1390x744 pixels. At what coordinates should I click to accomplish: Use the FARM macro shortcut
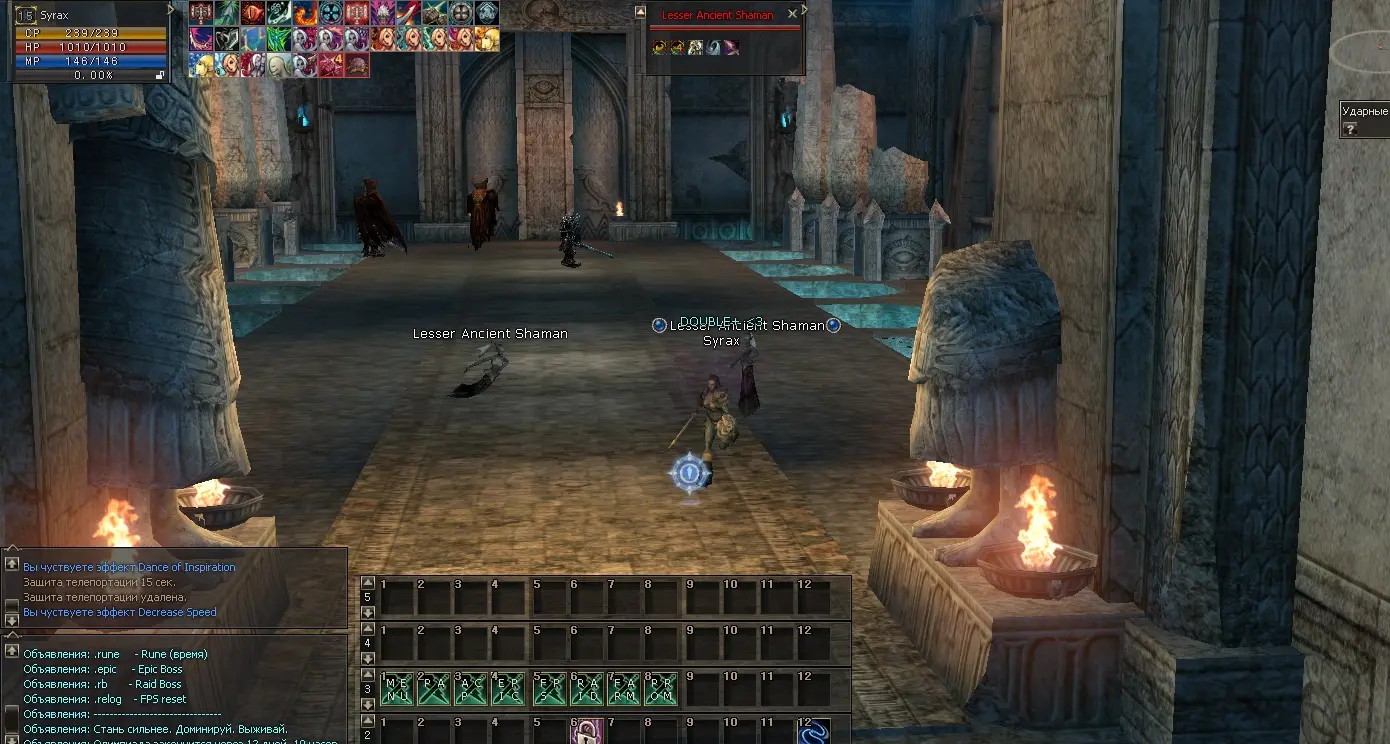point(623,689)
